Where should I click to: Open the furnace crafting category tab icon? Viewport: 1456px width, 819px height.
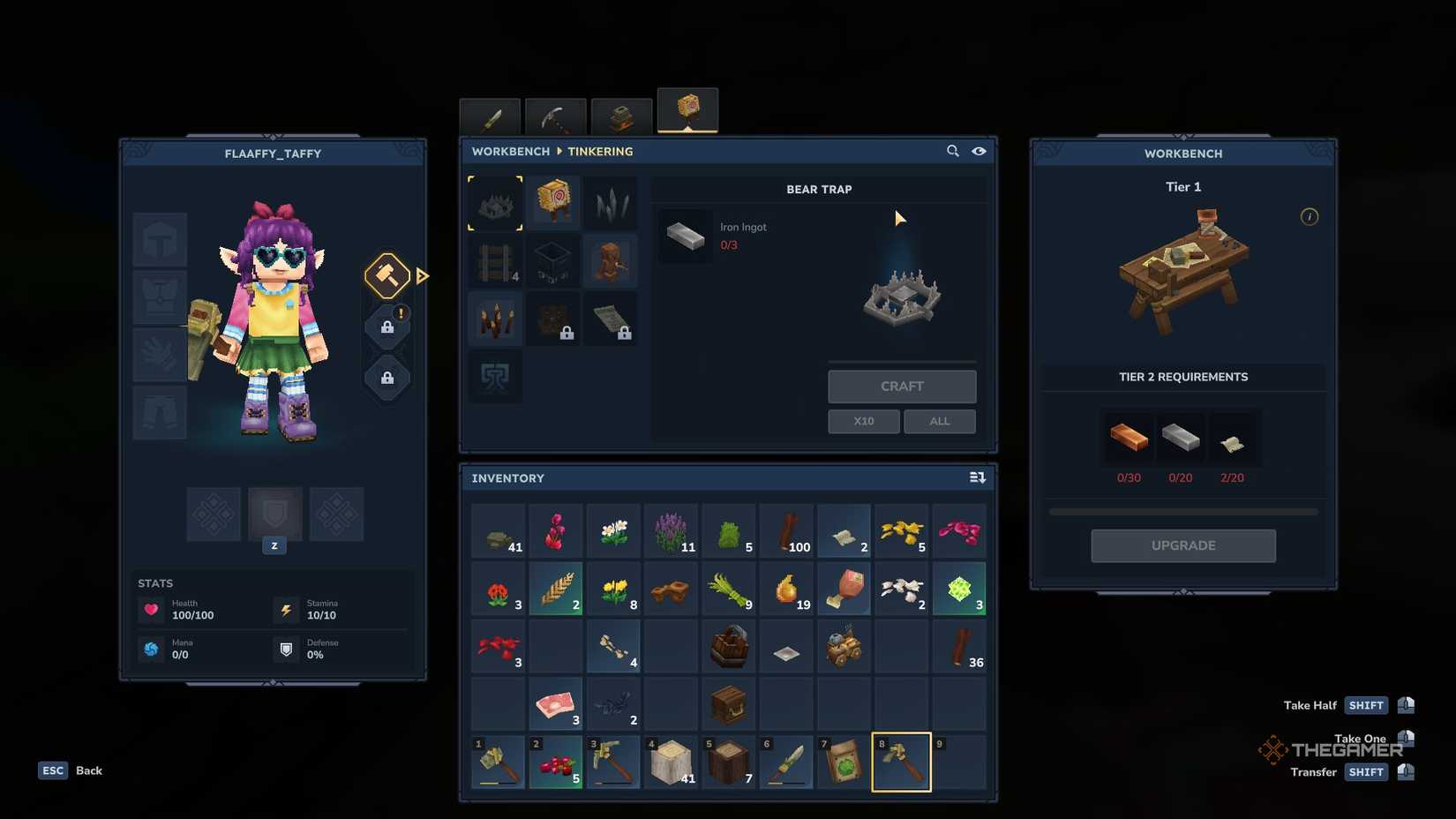[620, 116]
